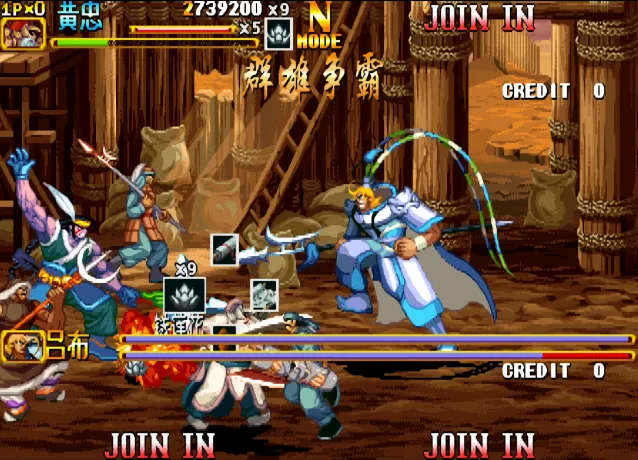Click the equipped lotus item icon by the score
The width and height of the screenshot is (638, 460).
coord(279,35)
